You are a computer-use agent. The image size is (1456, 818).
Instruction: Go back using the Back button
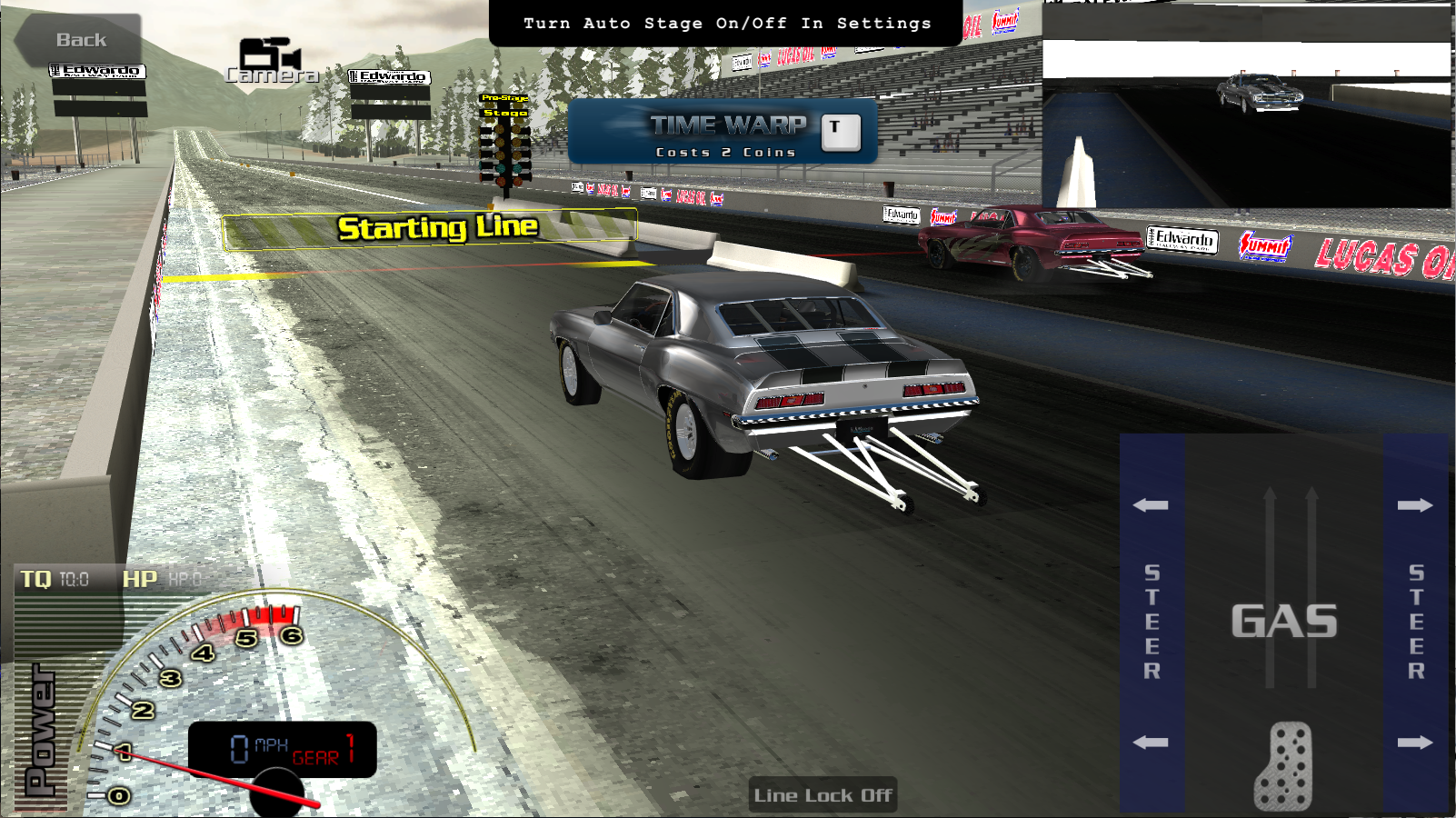[x=80, y=40]
